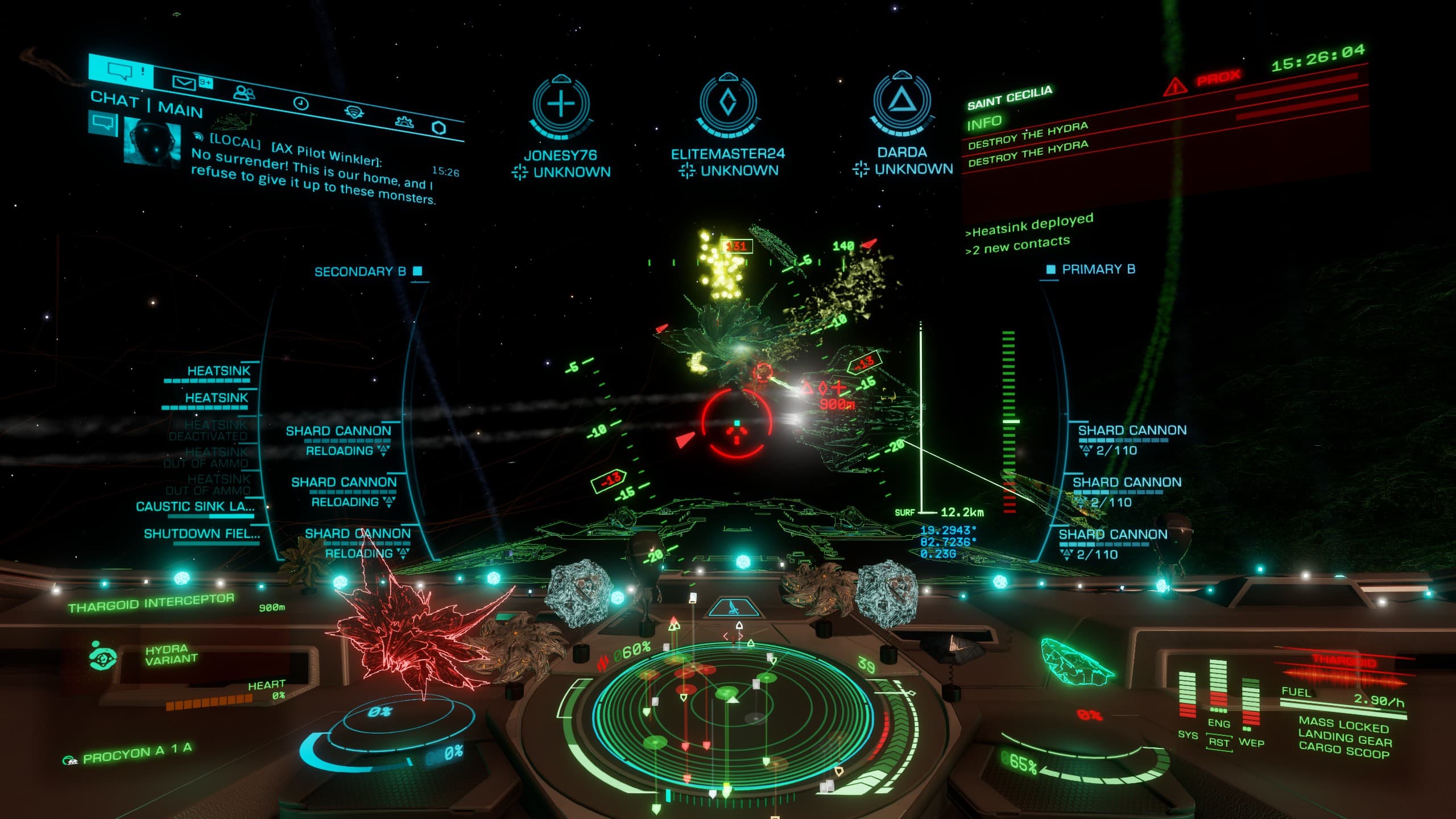
Task: Select the hexagon tab in comms panel
Action: [x=439, y=128]
